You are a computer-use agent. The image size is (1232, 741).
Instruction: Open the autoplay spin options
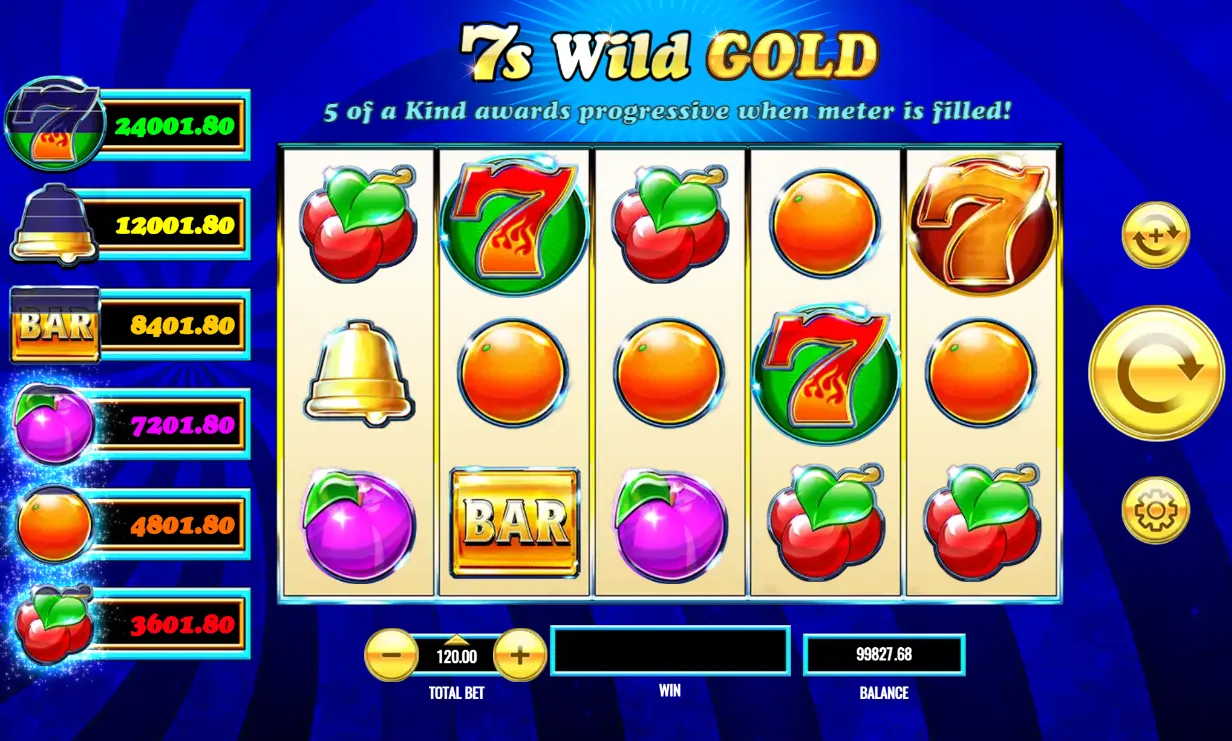click(1155, 236)
